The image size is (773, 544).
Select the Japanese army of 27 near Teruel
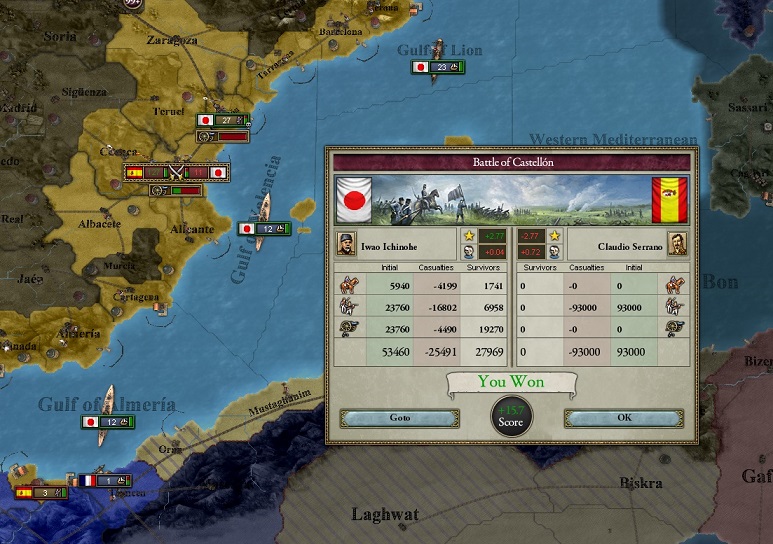pos(222,120)
